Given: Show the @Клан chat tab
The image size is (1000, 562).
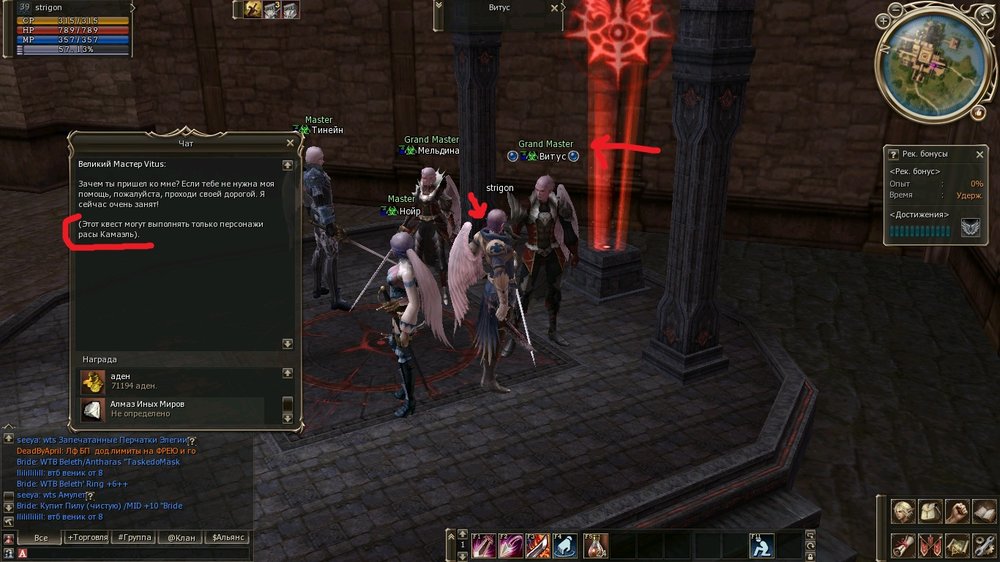Looking at the screenshot, I should click(x=180, y=538).
